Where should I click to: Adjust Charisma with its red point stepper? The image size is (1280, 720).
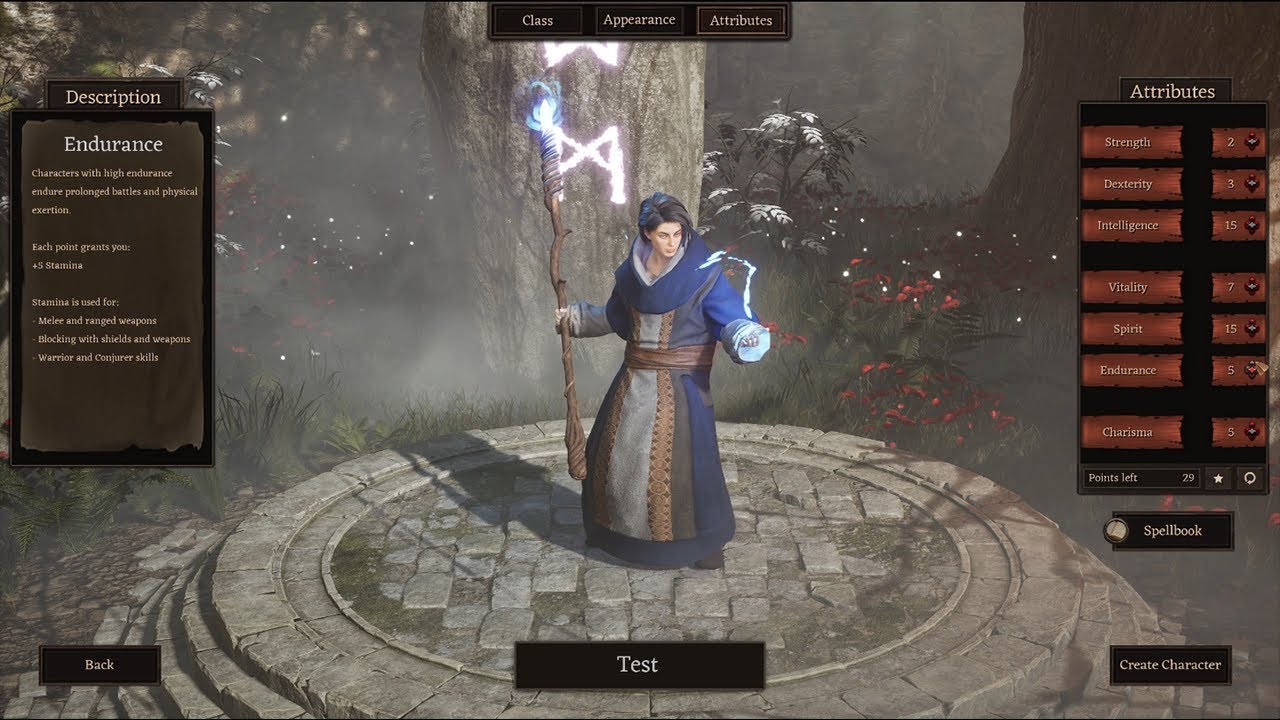point(1251,432)
